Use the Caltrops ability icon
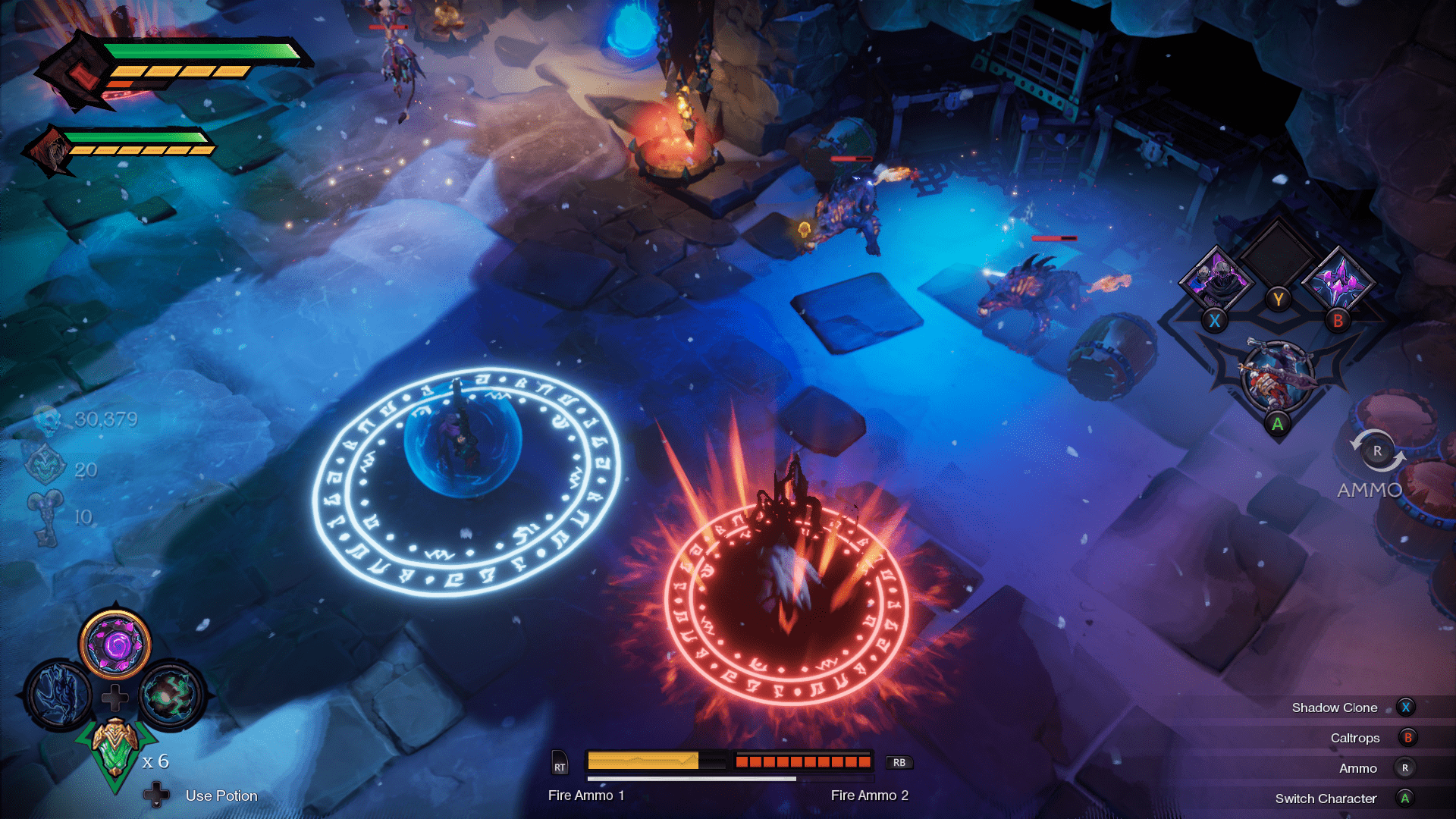This screenshot has height=819, width=1456. (x=1339, y=281)
